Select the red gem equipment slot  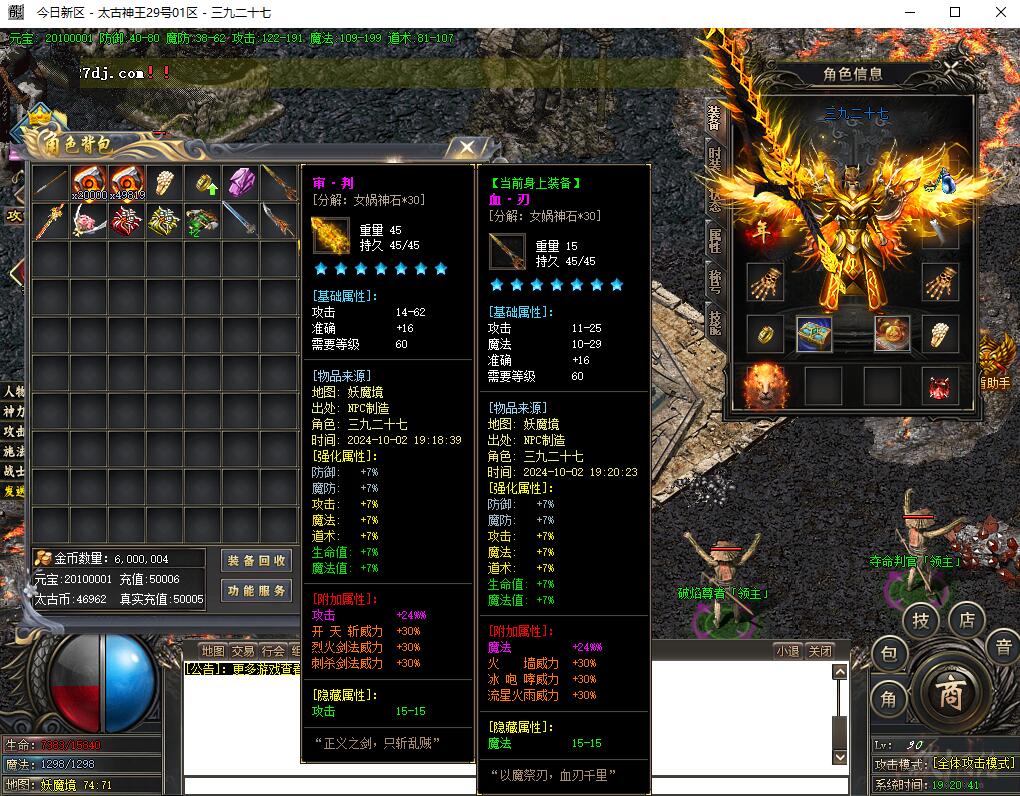pos(940,386)
